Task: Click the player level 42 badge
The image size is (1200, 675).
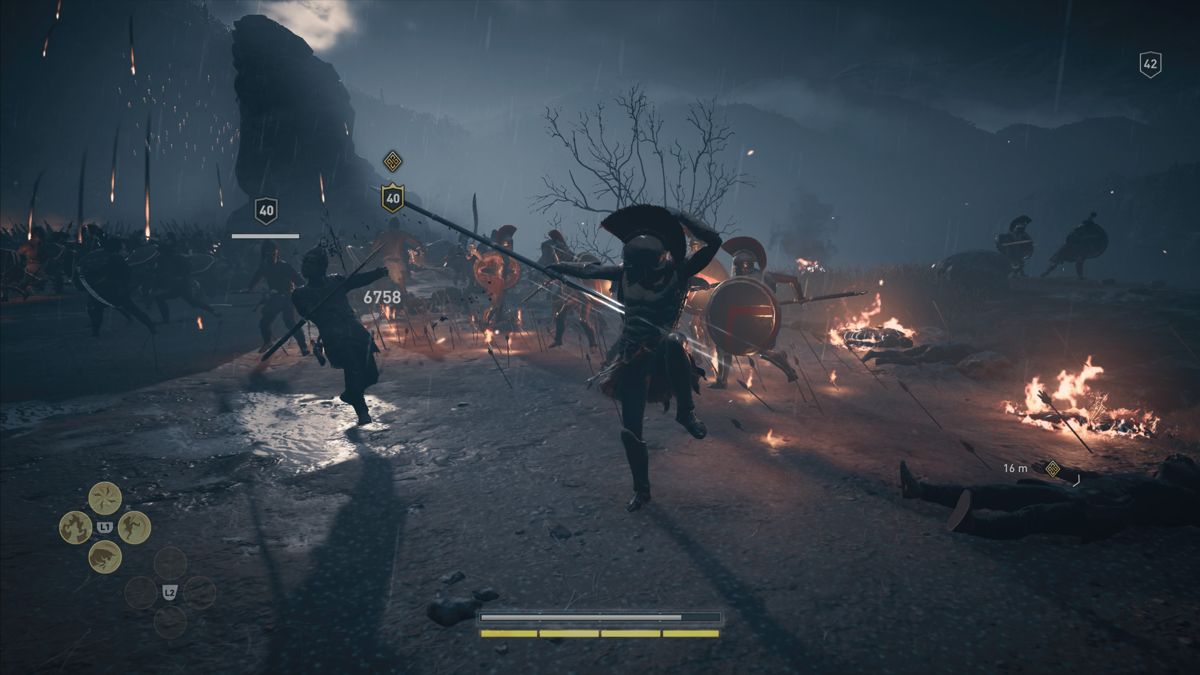Action: 1150,65
